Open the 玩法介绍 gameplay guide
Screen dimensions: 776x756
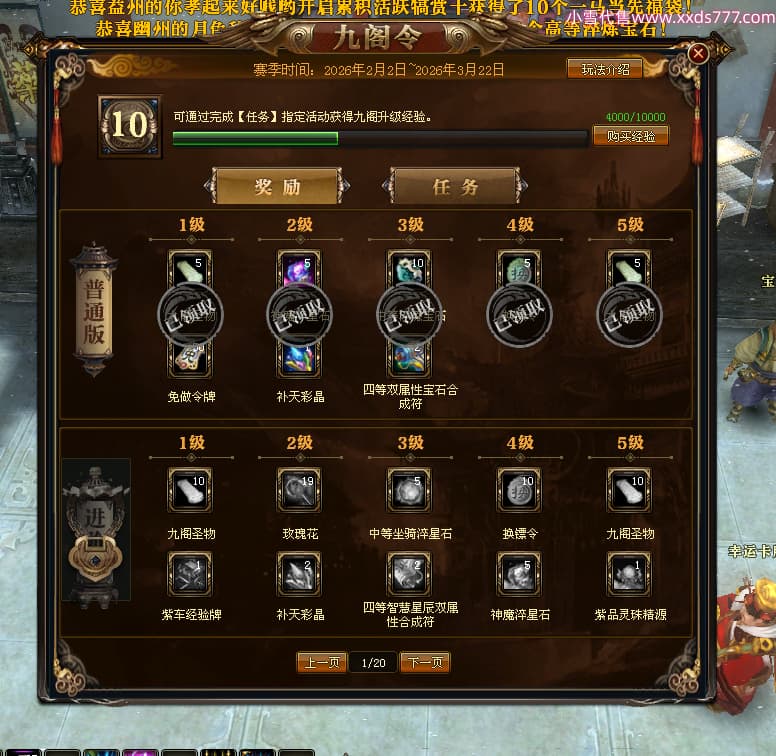pyautogui.click(x=605, y=69)
